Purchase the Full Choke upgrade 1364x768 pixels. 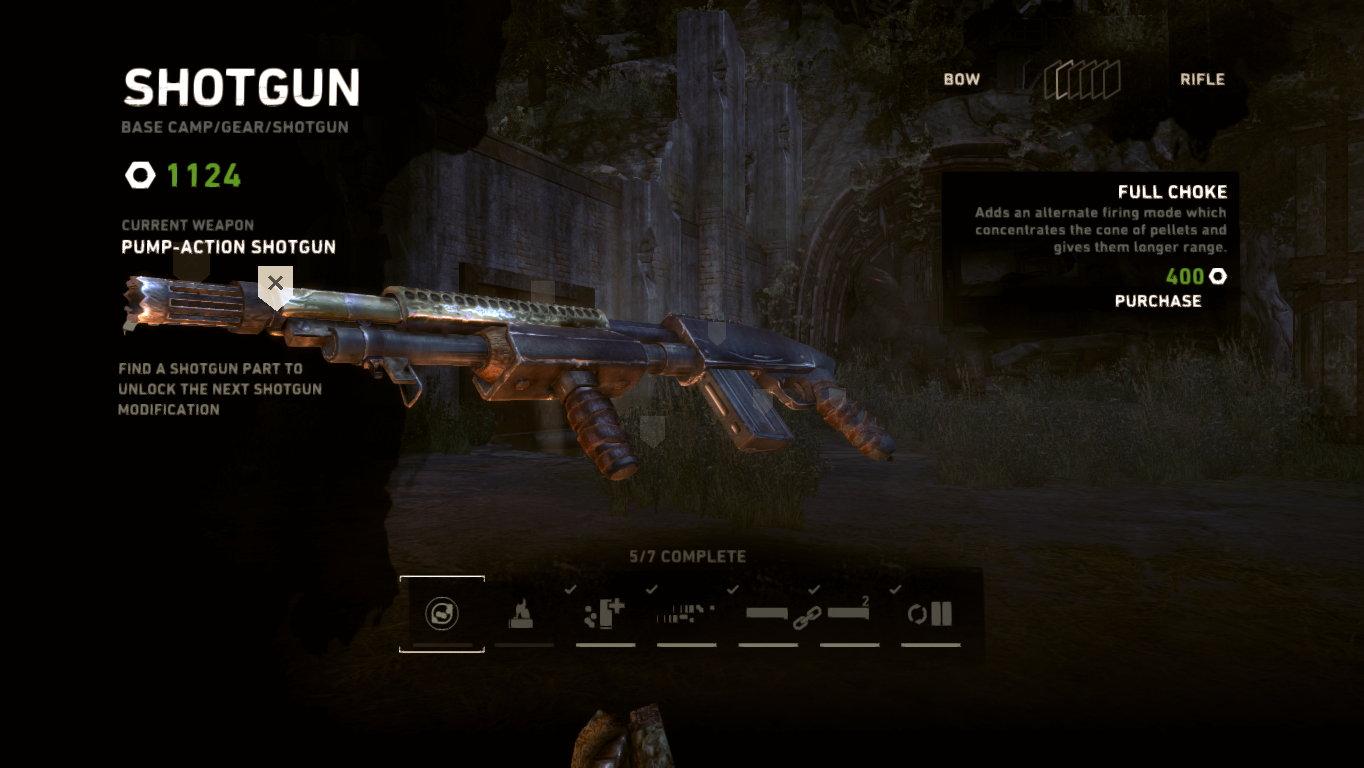1158,301
